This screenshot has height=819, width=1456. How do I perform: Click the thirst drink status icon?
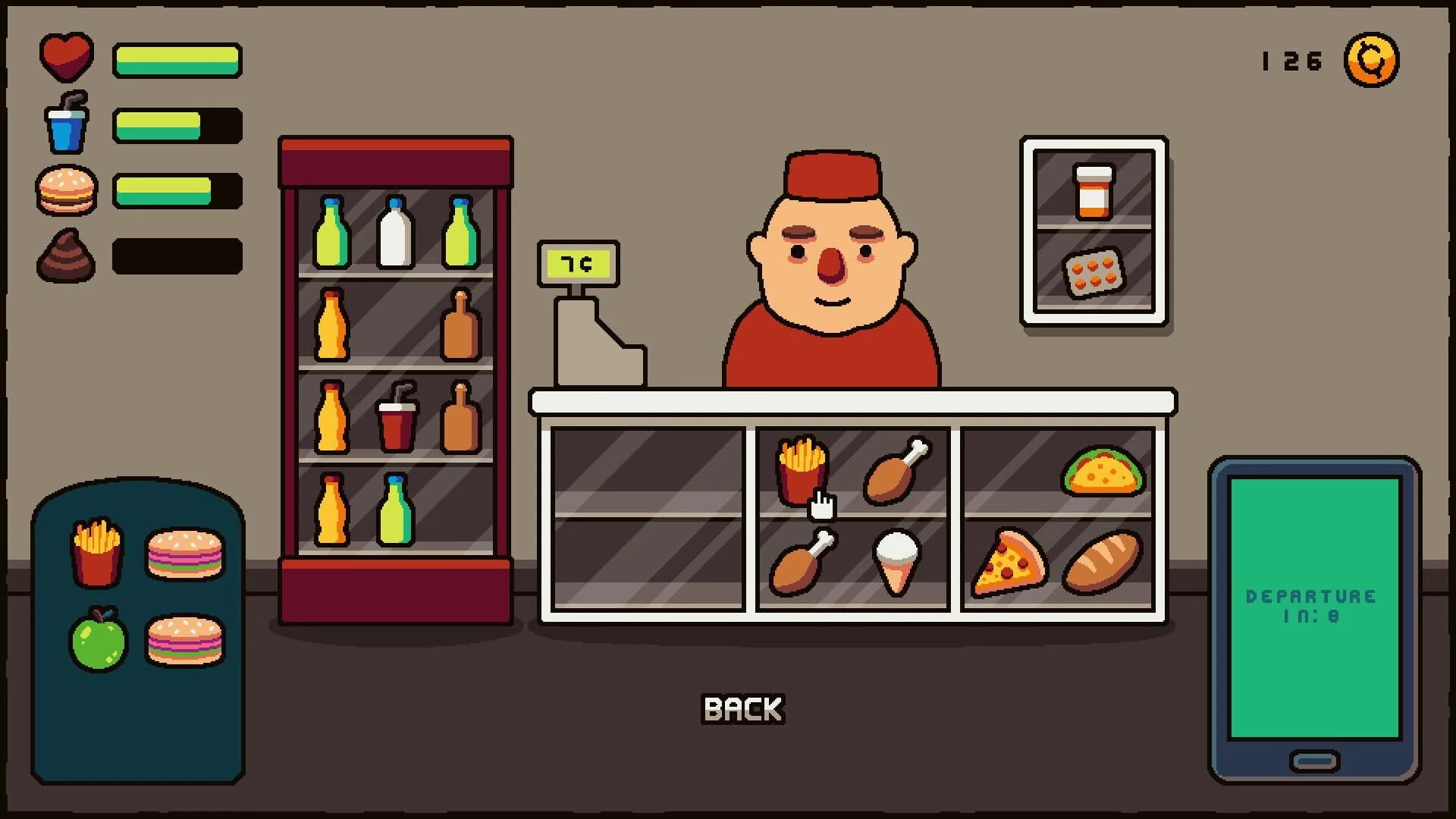pyautogui.click(x=65, y=123)
